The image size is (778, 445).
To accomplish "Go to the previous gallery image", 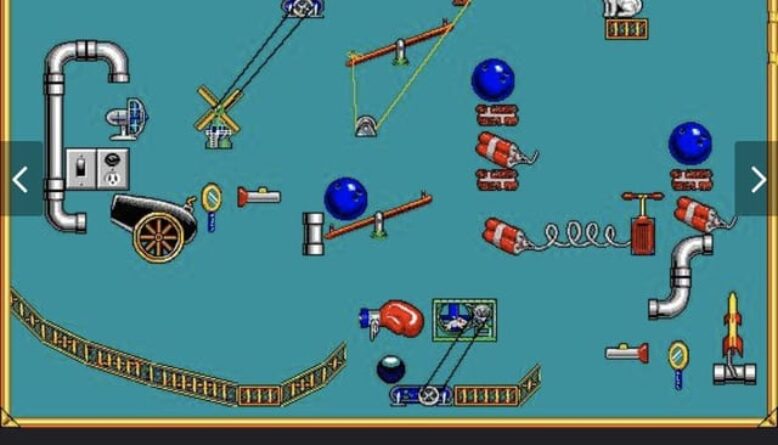I will (20, 179).
